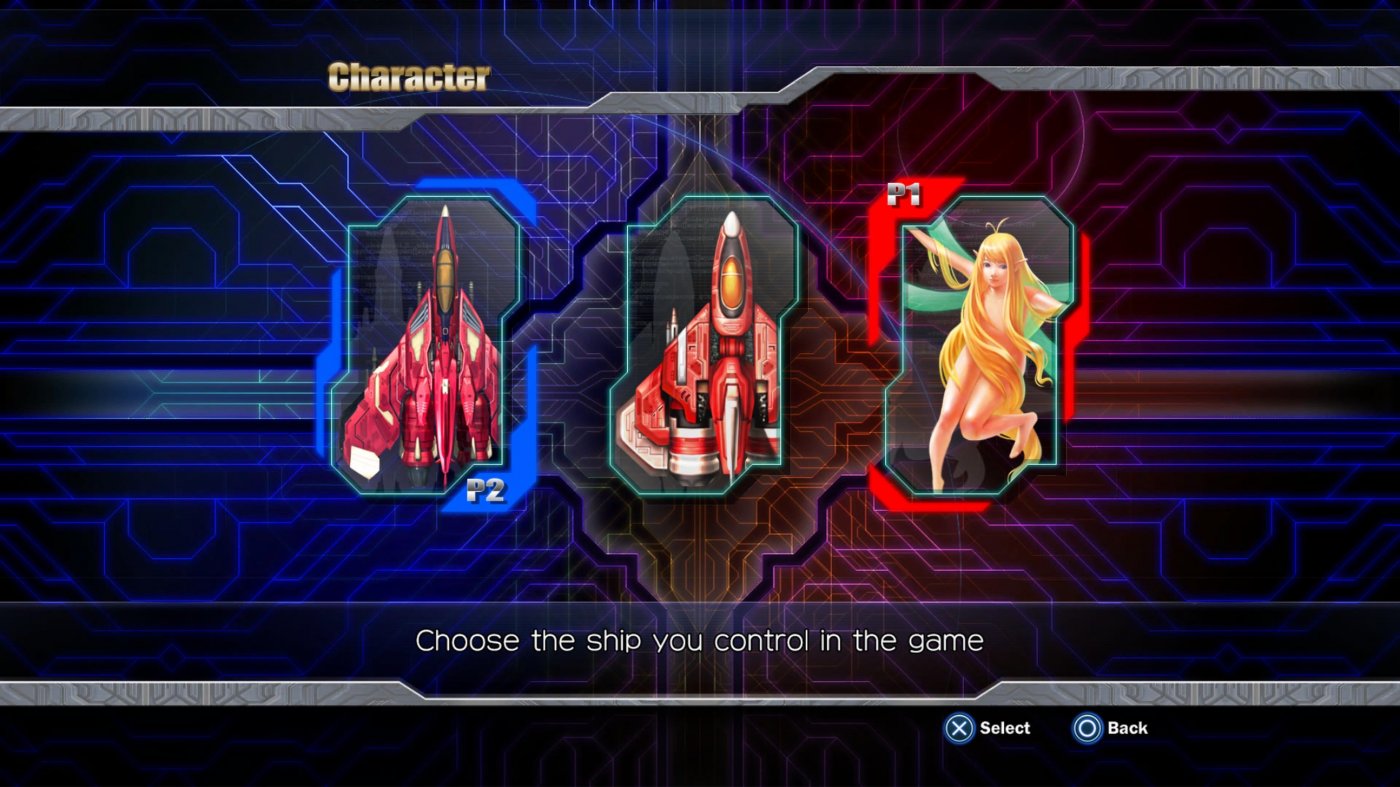Click the ship selection instruction text
Screen dimensions: 1400x787
coord(701,640)
